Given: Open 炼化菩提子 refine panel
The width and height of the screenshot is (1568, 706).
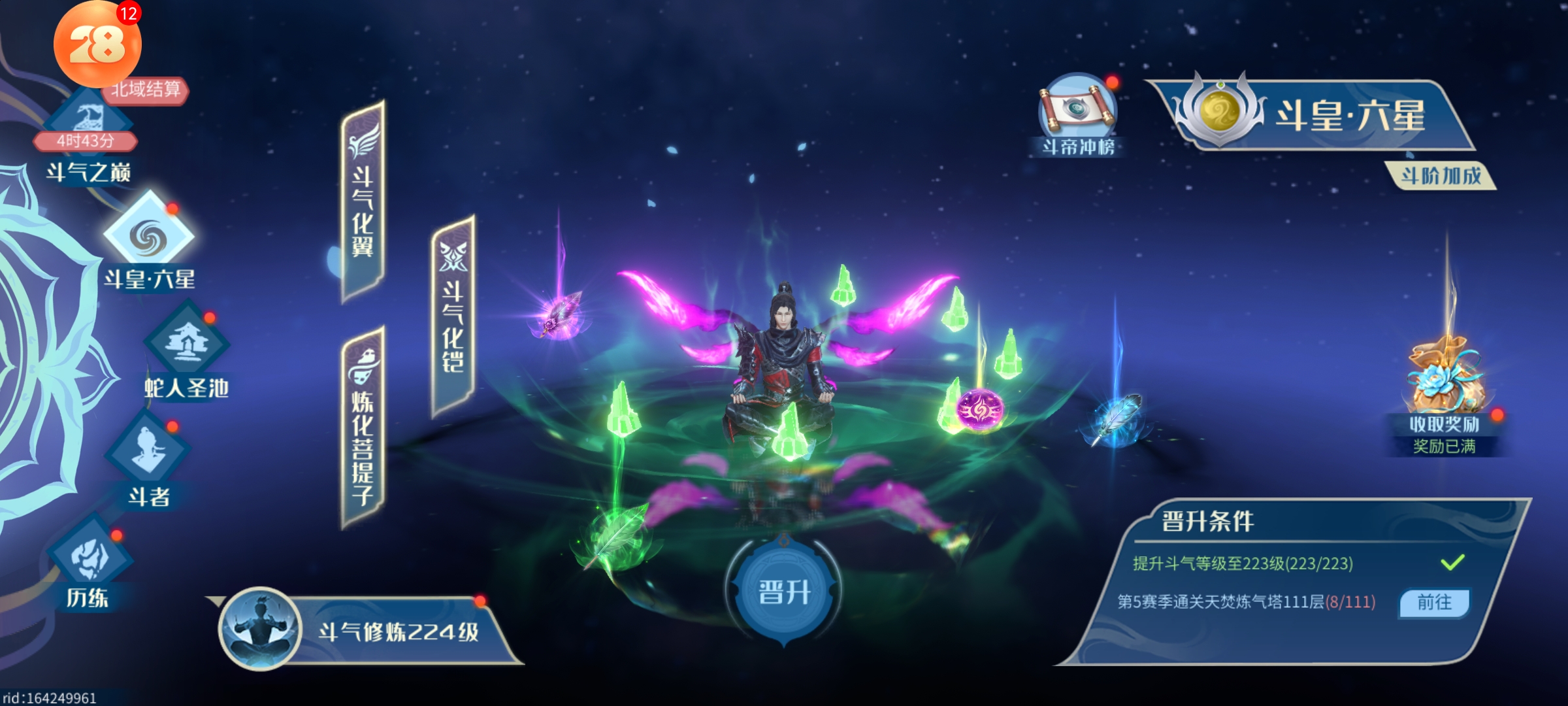Looking at the screenshot, I should pyautogui.click(x=363, y=428).
